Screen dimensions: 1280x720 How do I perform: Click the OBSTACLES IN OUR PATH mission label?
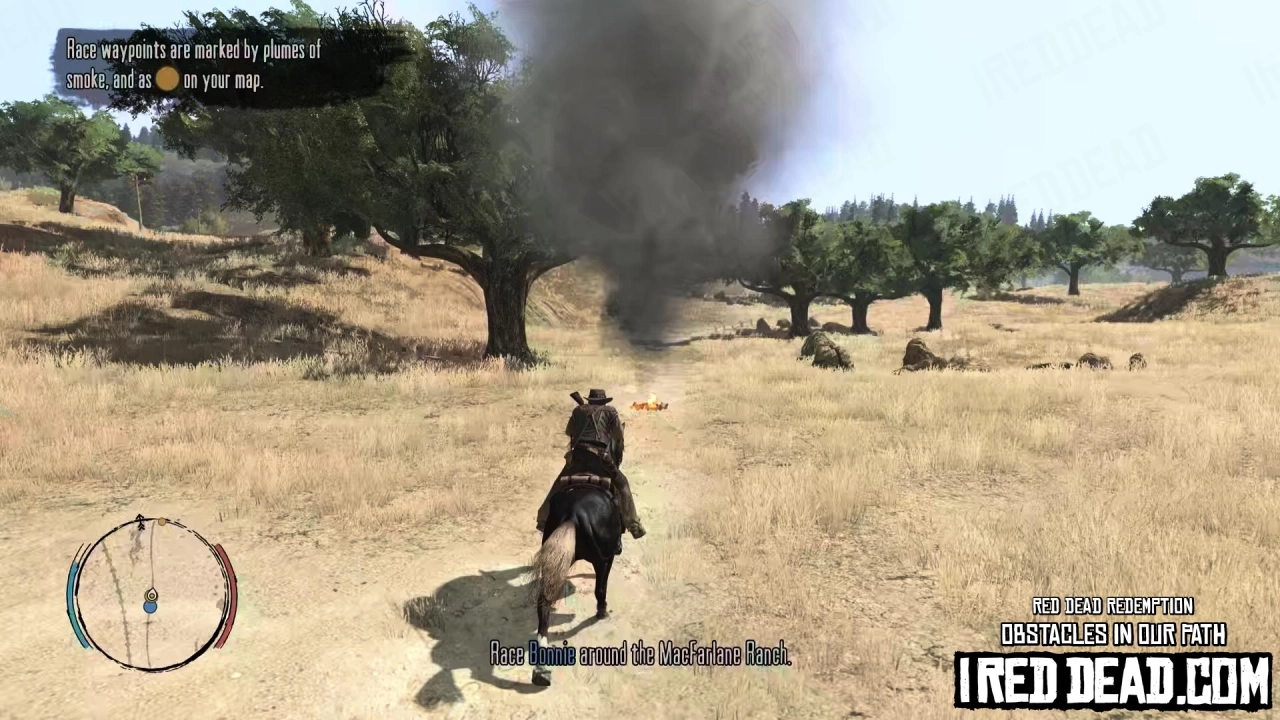click(1115, 635)
